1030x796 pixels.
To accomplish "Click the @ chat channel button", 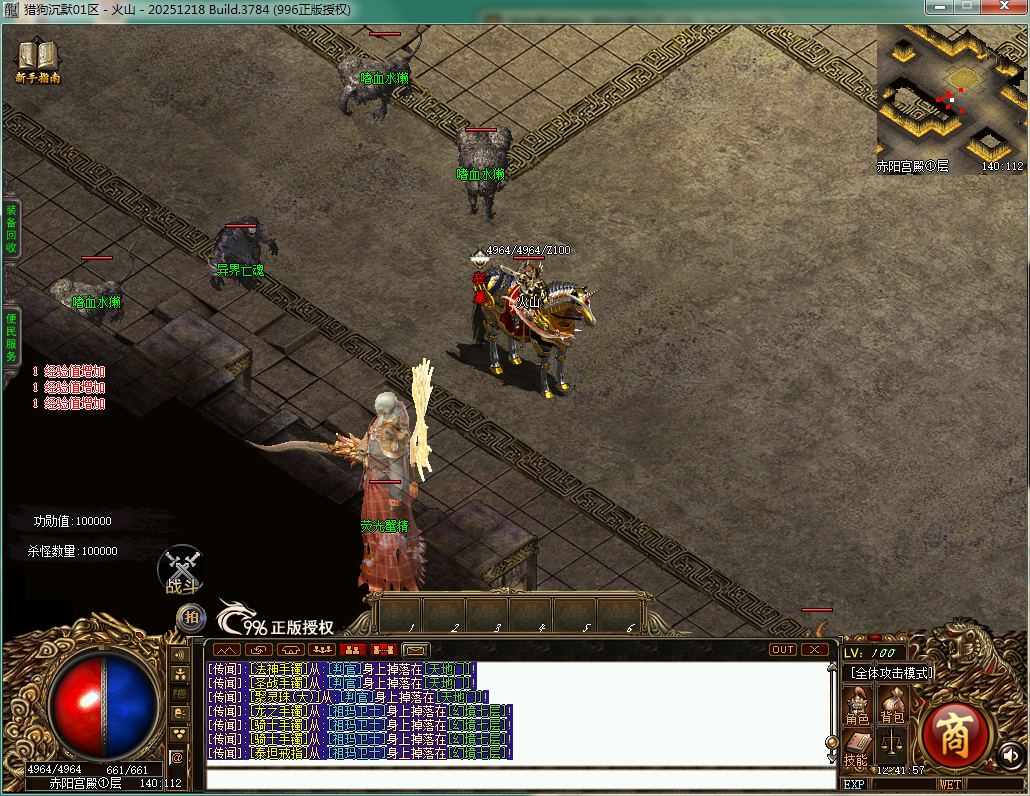I will pyautogui.click(x=177, y=758).
